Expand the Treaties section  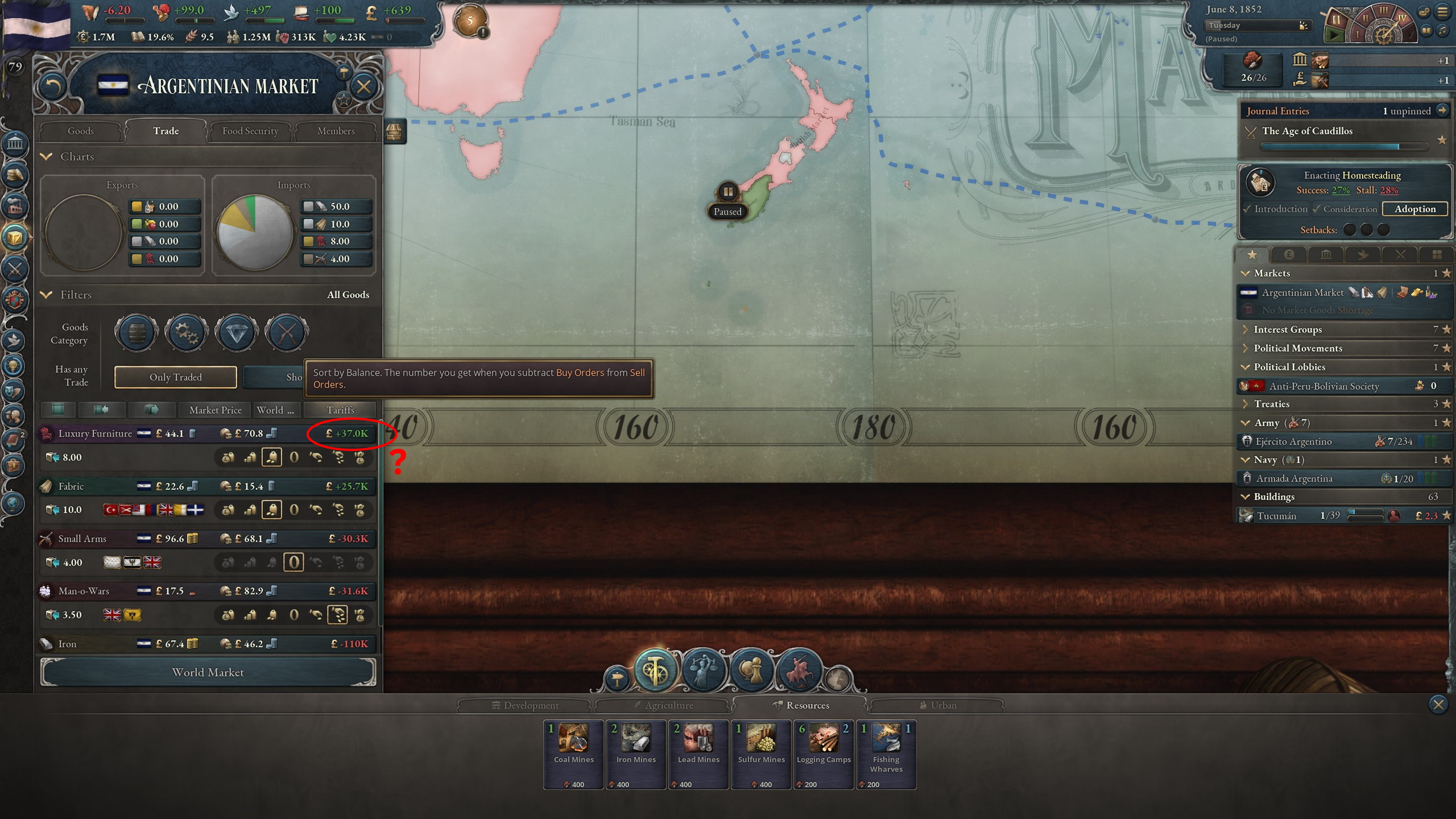[x=1247, y=404]
